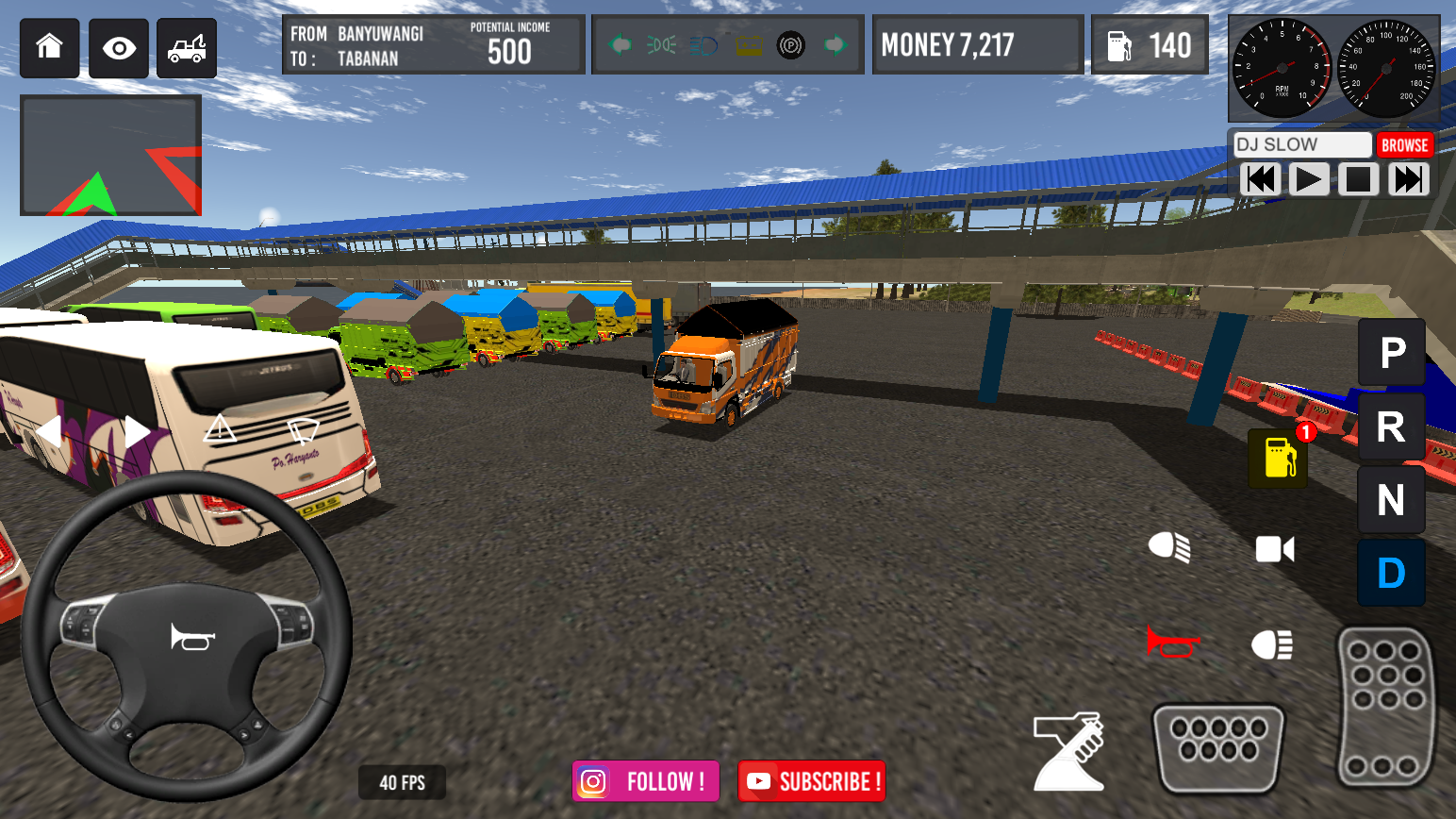Click the red SUBSCRIBE YouTube banner
Image resolution: width=1456 pixels, height=819 pixels.
point(811,781)
